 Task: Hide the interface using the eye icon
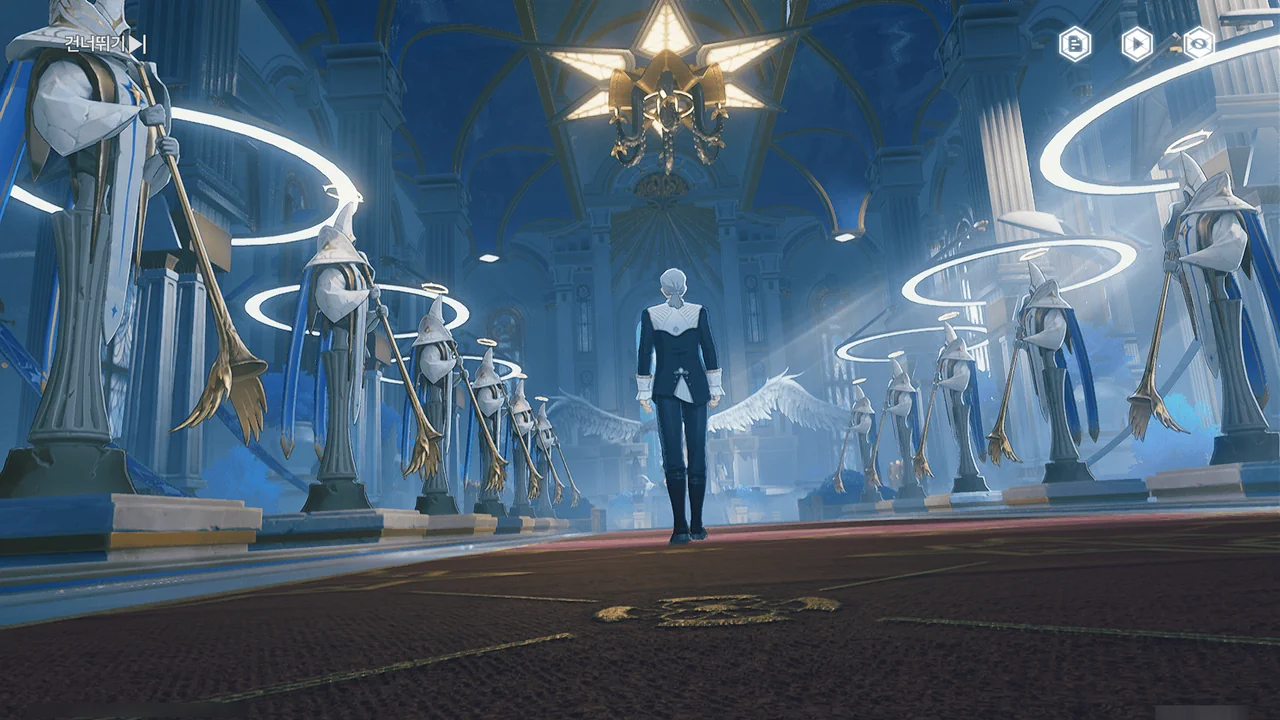click(1198, 43)
